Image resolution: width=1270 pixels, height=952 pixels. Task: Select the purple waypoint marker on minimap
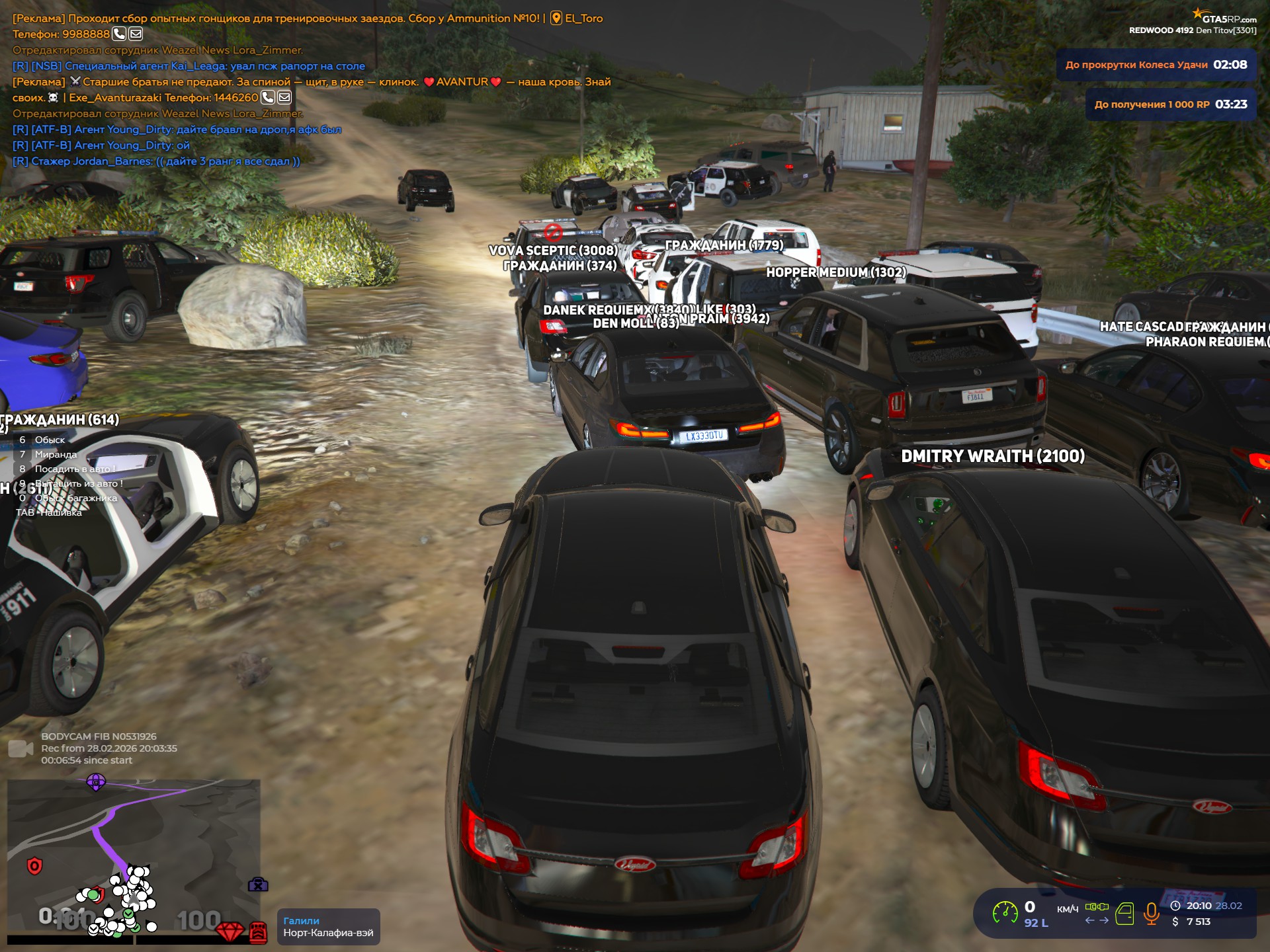(x=96, y=783)
